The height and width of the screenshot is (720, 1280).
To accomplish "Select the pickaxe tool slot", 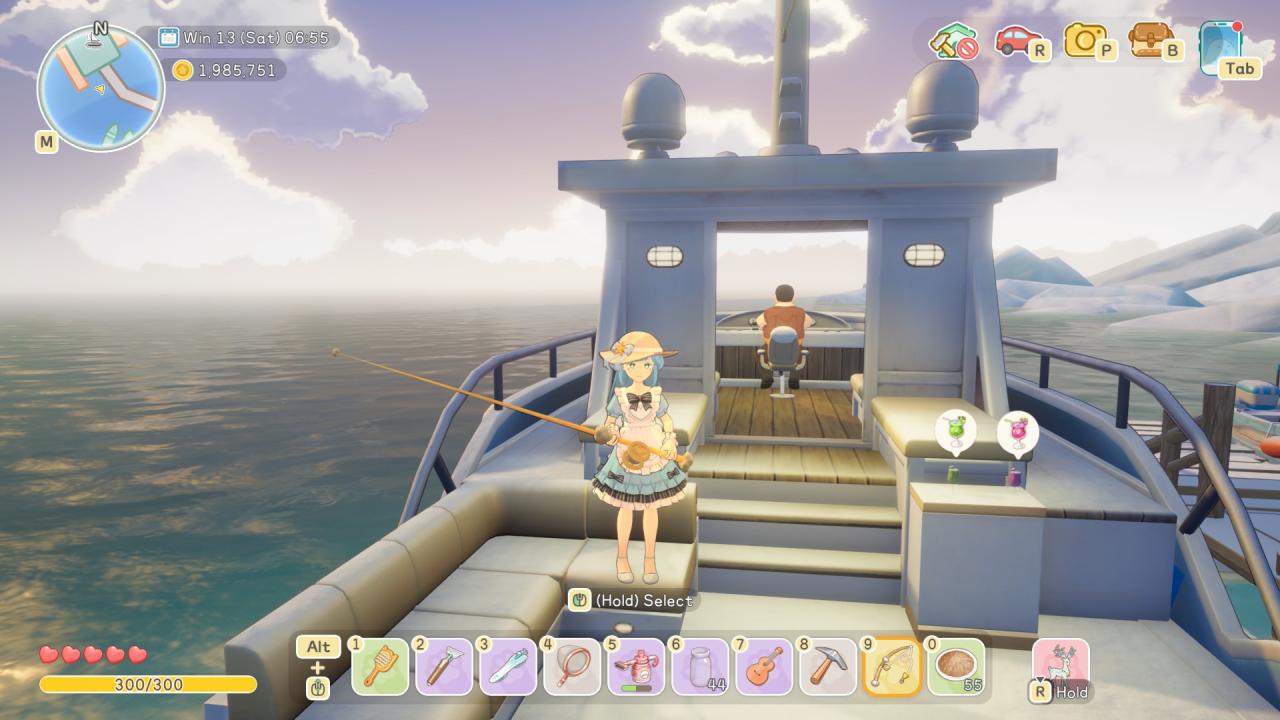I will click(828, 667).
